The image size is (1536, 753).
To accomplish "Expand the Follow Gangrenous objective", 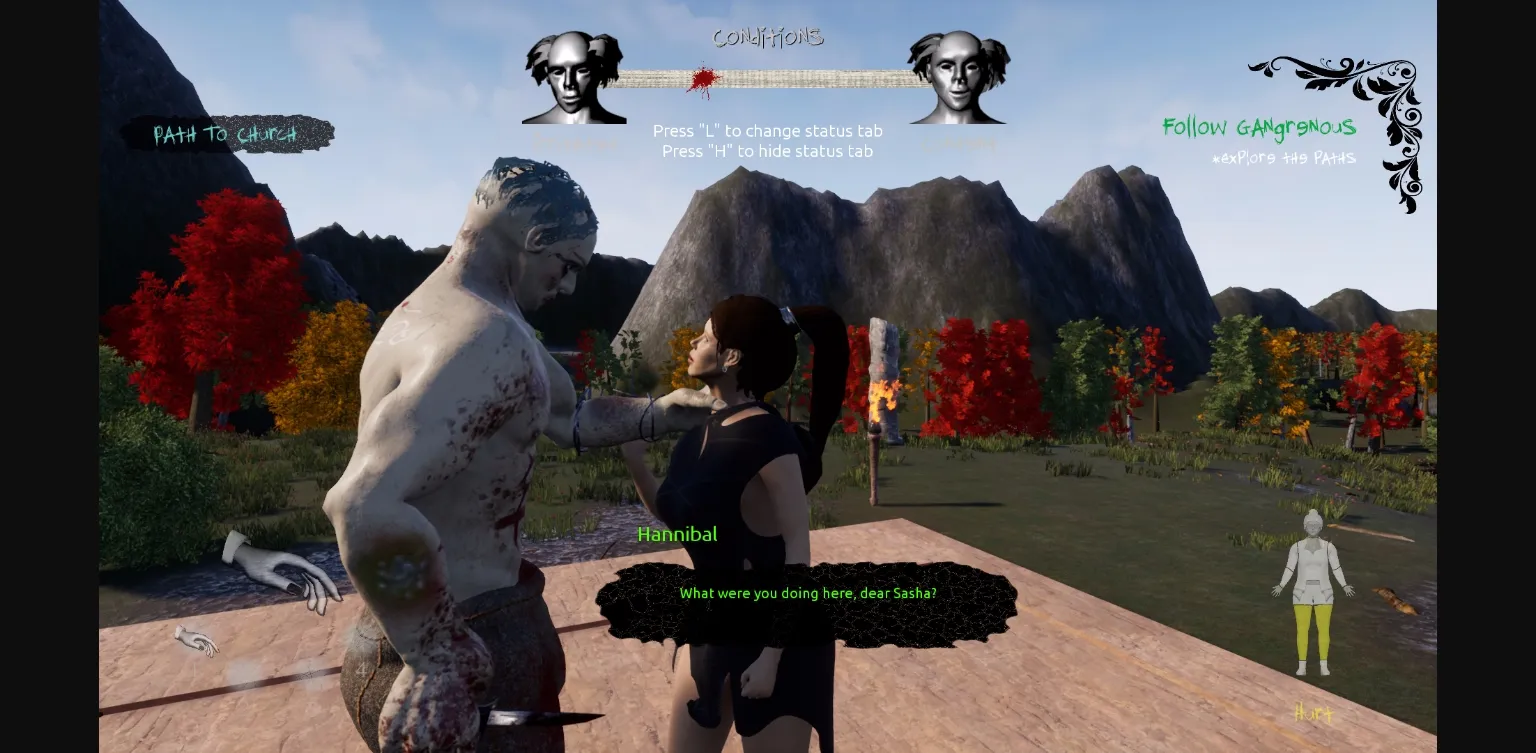I will 1259,127.
